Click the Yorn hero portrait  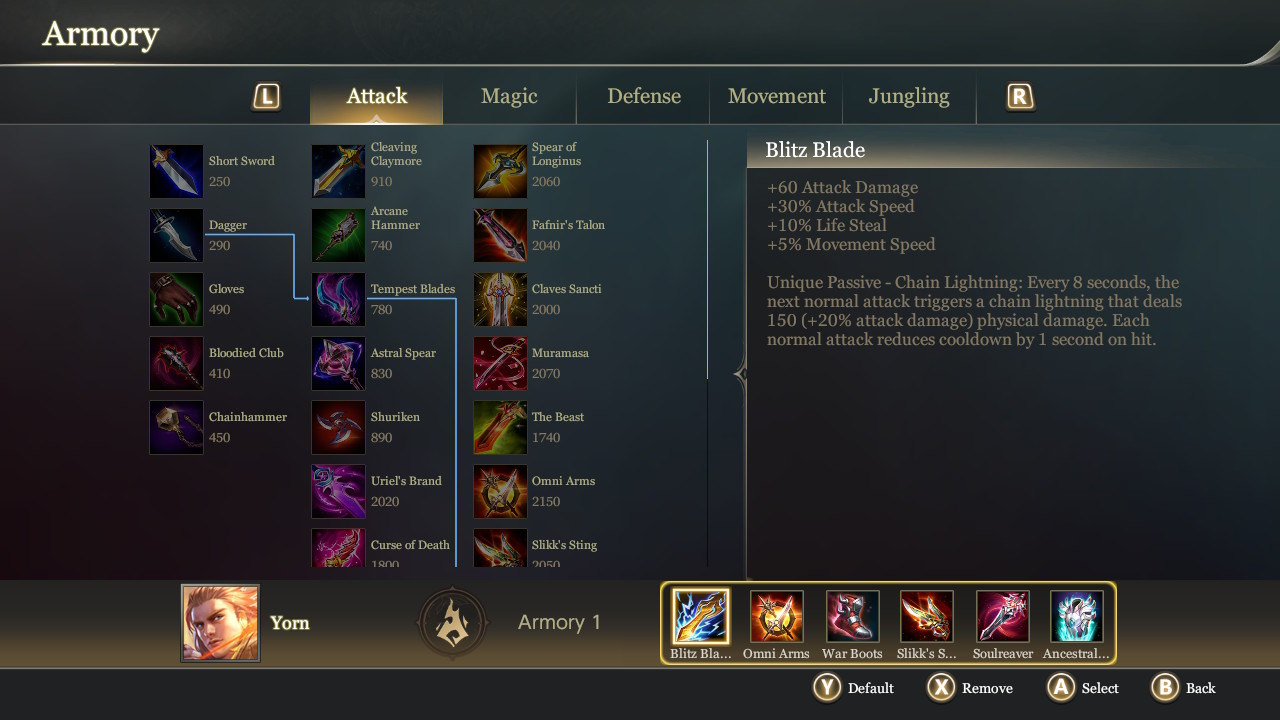[220, 622]
